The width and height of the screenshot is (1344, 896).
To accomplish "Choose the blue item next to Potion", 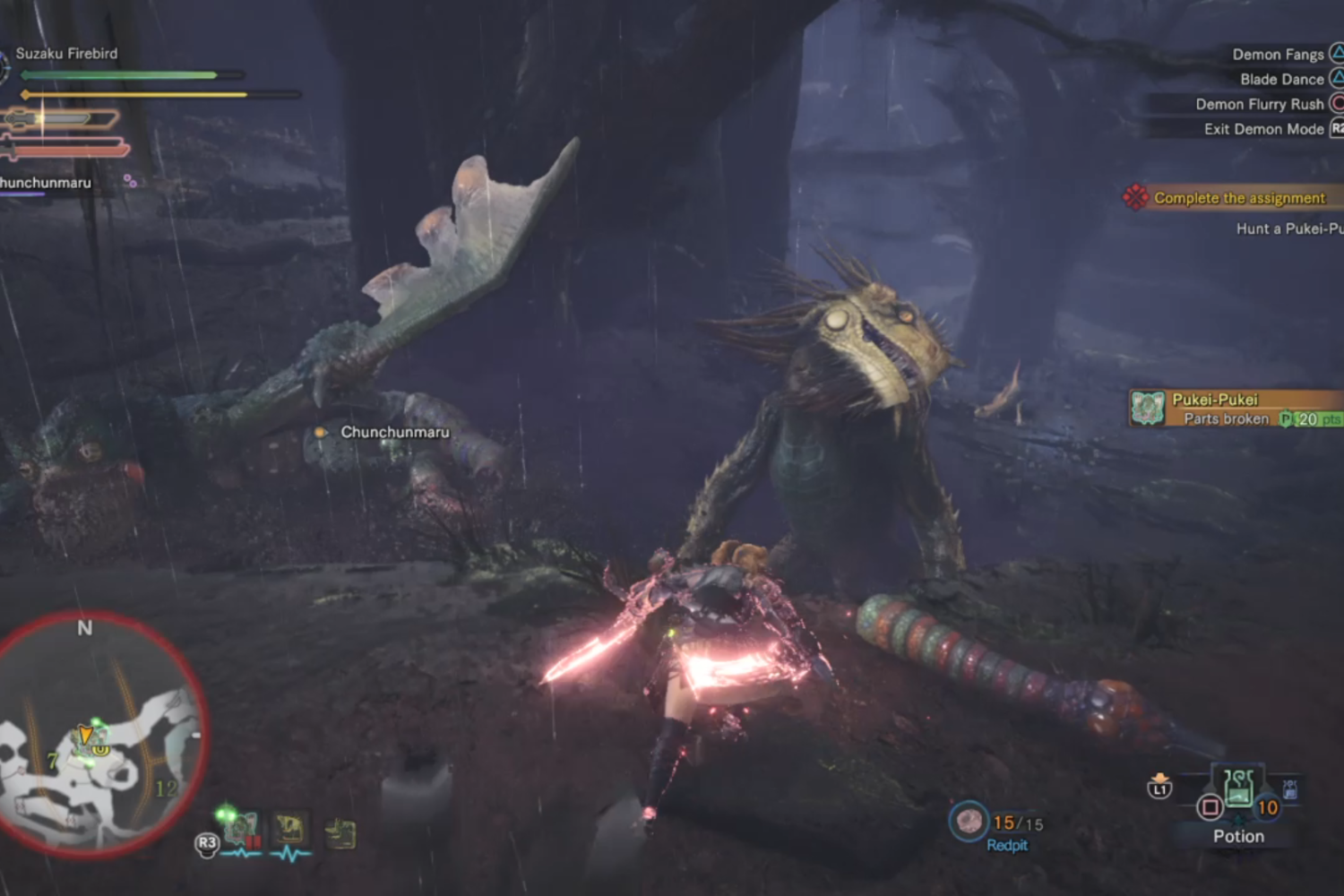I will click(1289, 789).
